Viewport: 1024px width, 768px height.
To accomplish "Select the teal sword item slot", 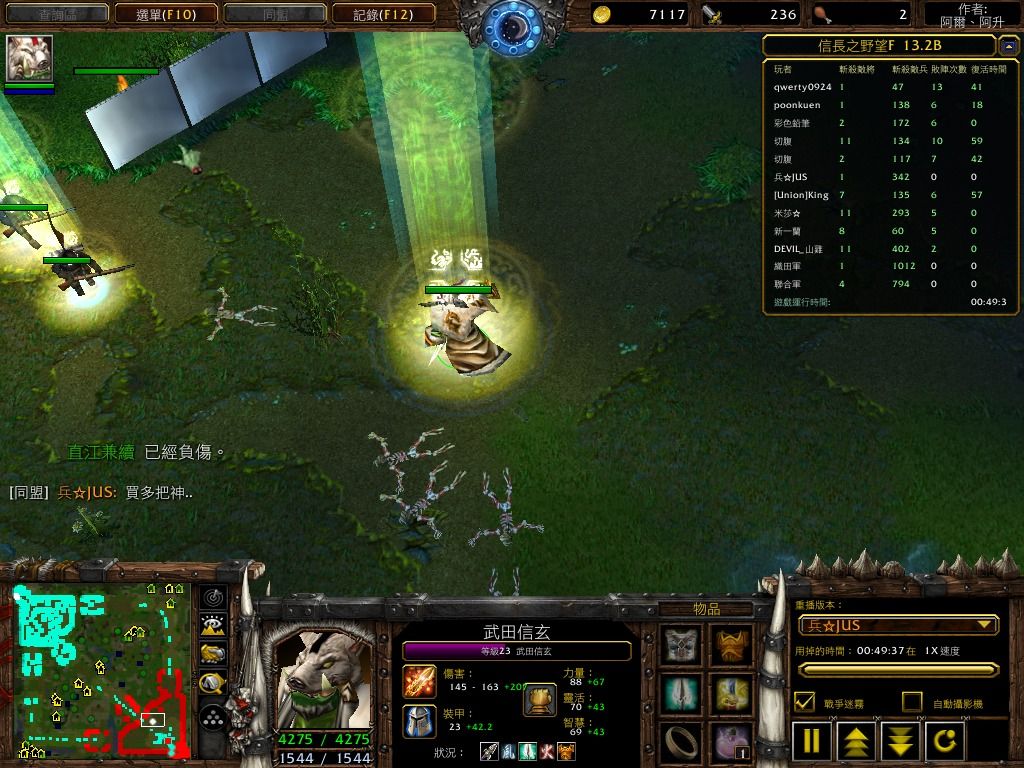I will (682, 693).
